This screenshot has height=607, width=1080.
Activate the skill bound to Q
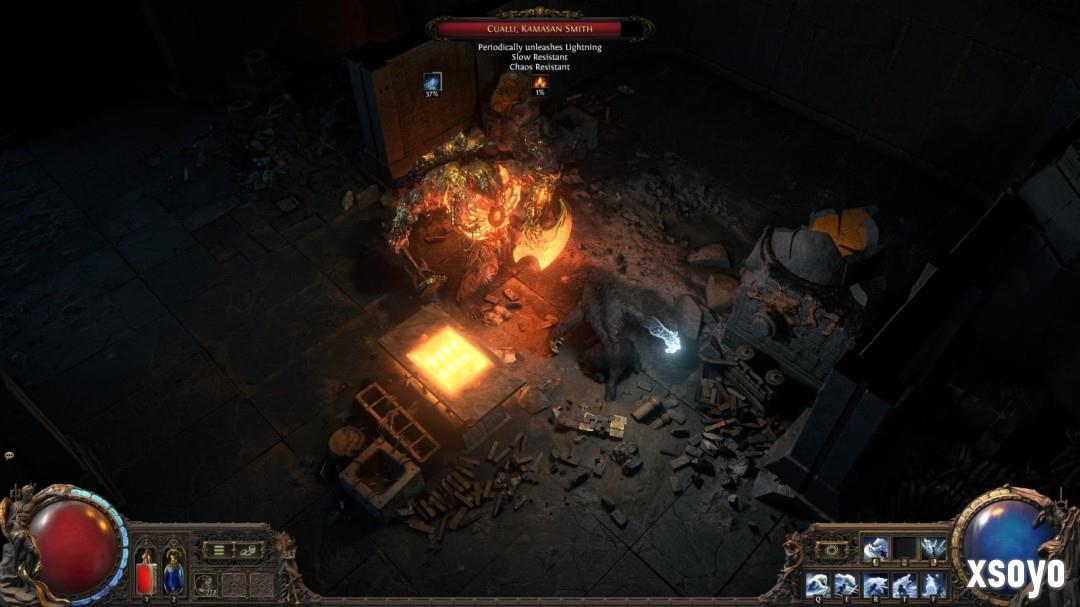pyautogui.click(x=818, y=585)
